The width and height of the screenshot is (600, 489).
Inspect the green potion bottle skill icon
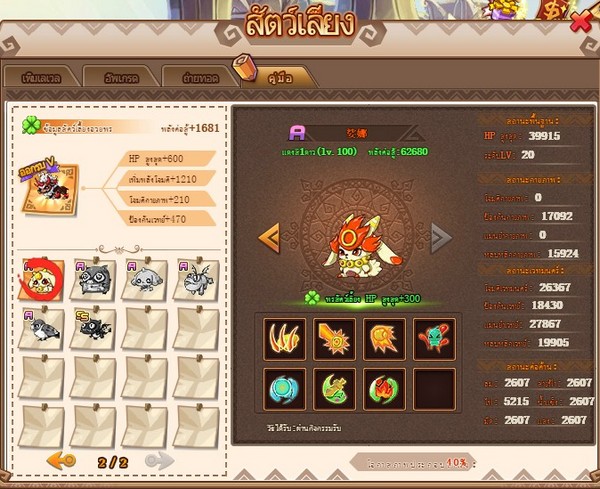tap(336, 388)
